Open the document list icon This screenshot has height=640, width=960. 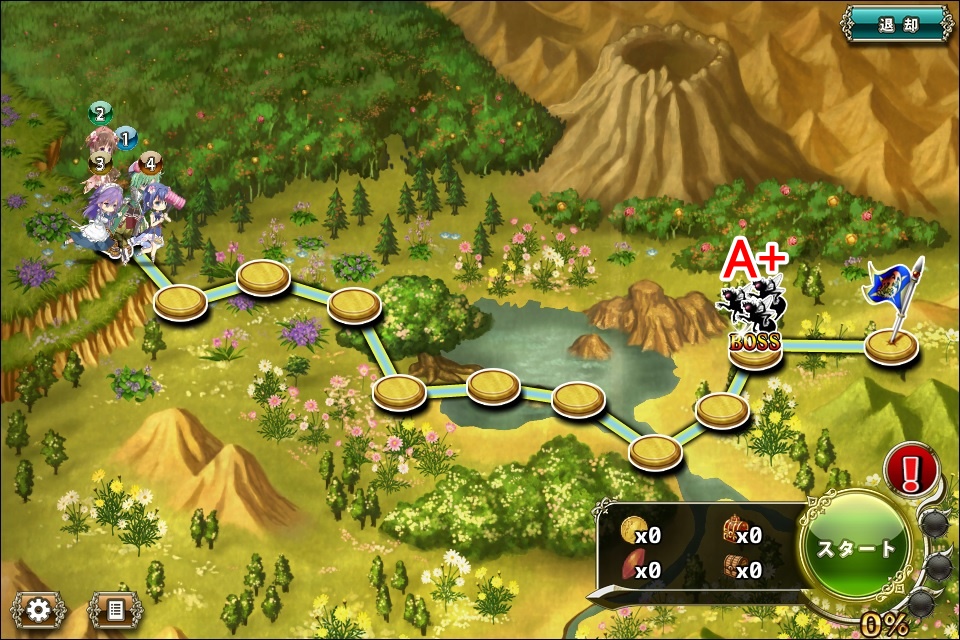click(115, 609)
